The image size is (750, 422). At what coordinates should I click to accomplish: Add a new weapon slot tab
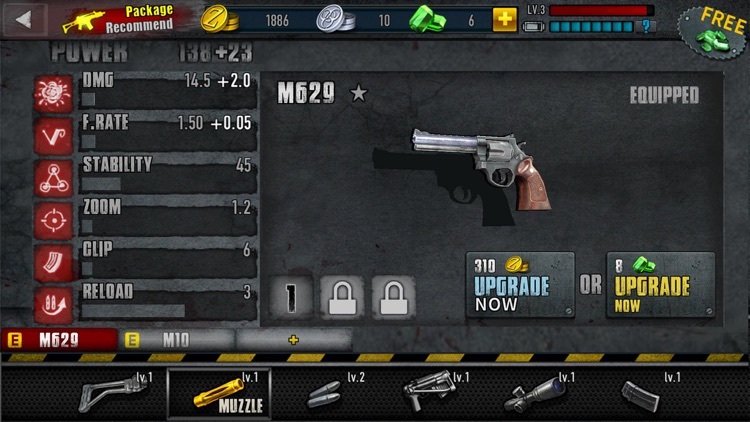coord(293,340)
